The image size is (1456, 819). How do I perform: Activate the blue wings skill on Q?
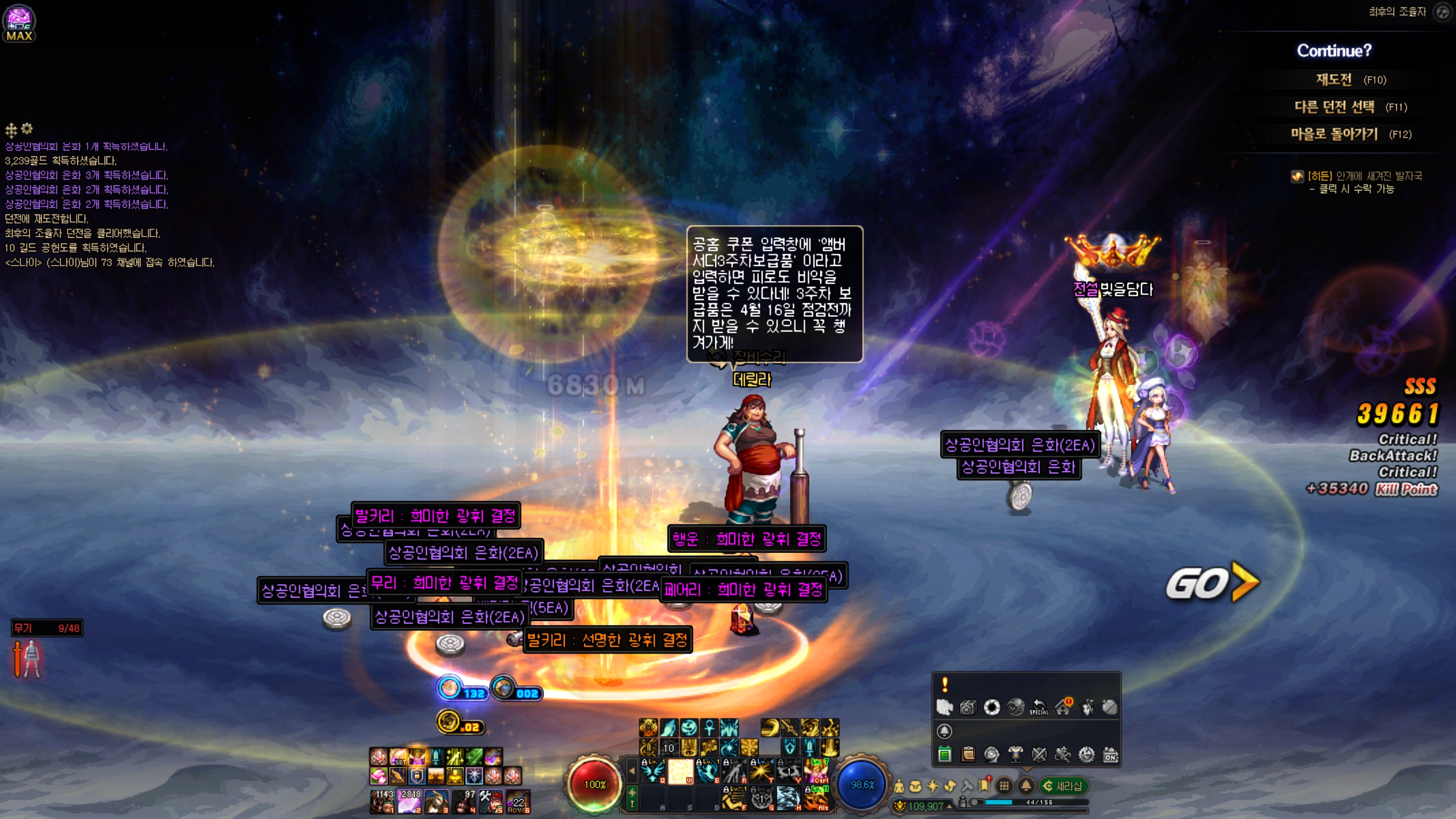(652, 771)
